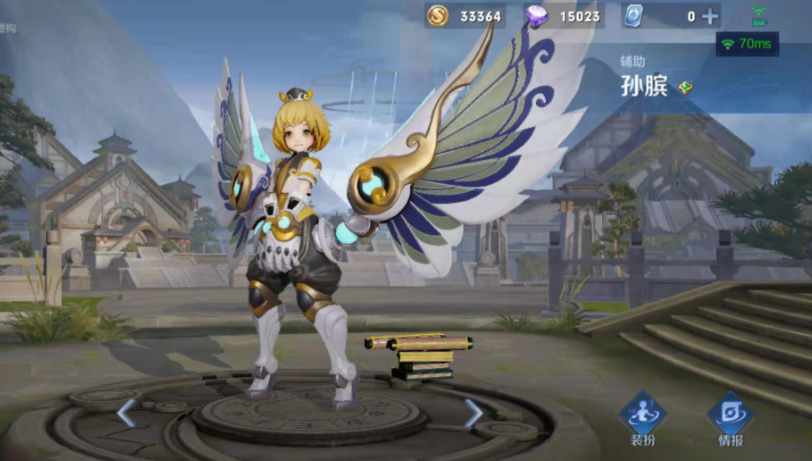The width and height of the screenshot is (812, 461).
Task: Switch to the previous hero with left arrow
Action: 127,412
